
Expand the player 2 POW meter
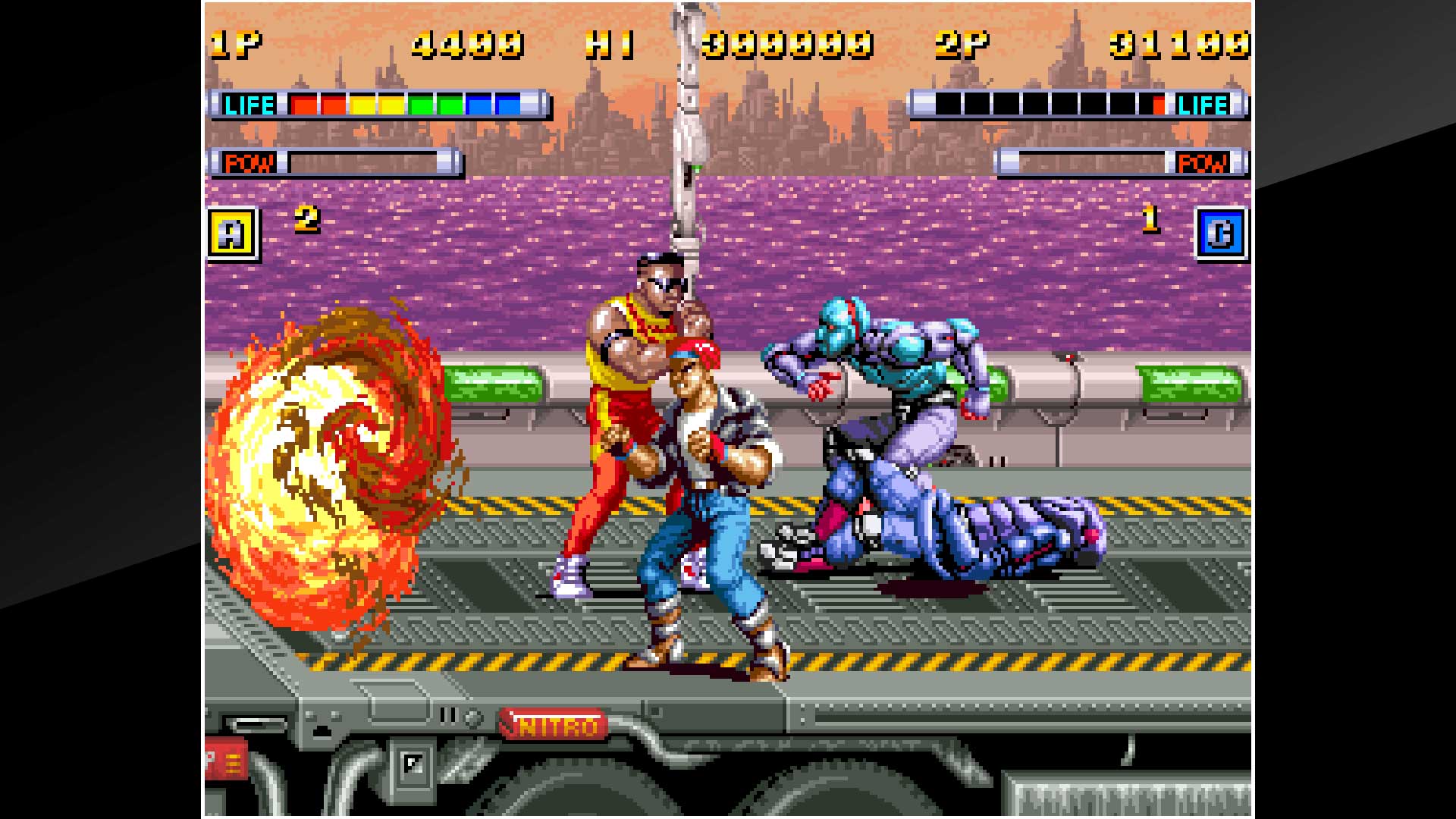pyautogui.click(x=1092, y=162)
